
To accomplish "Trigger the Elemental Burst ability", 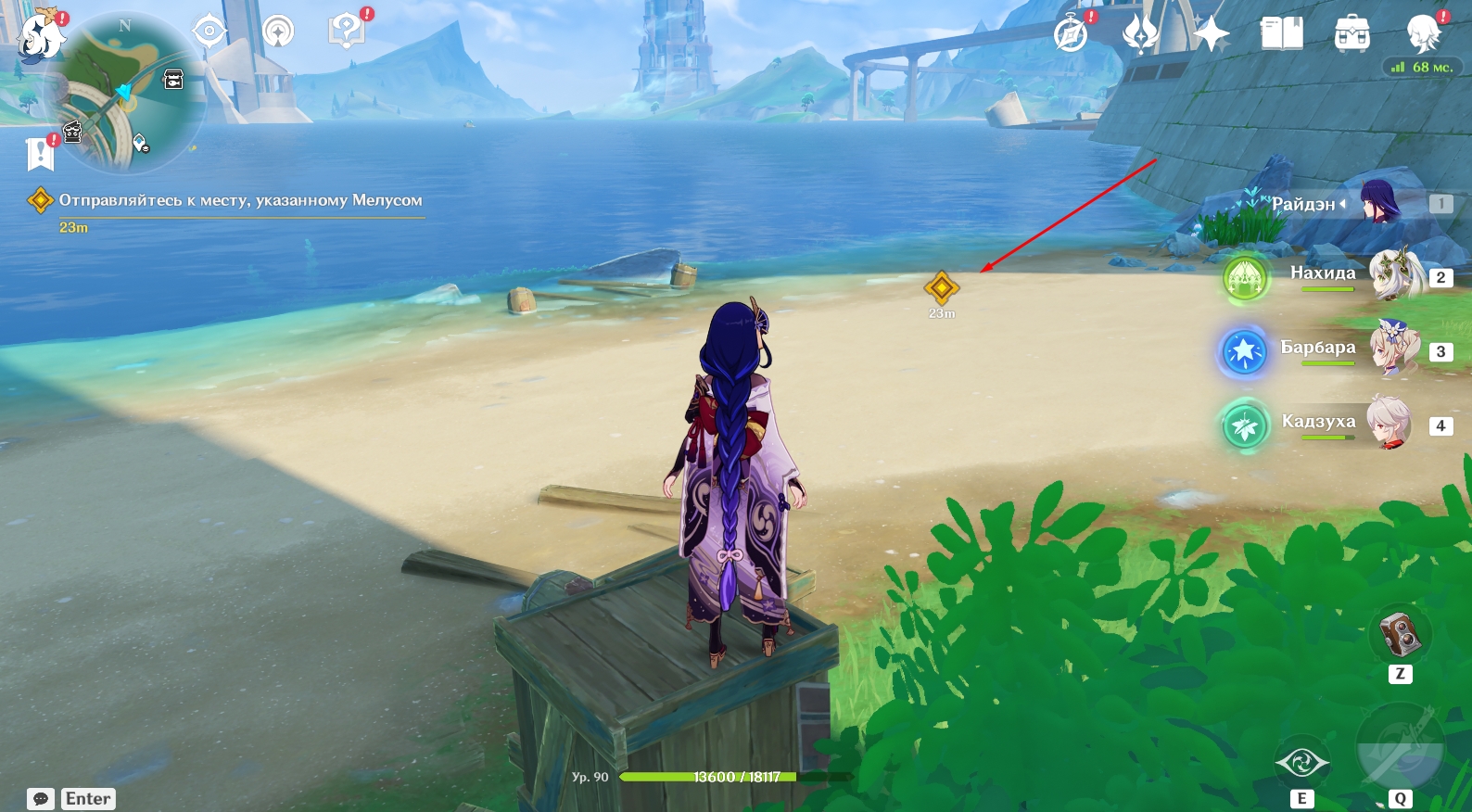I will pyautogui.click(x=1400, y=748).
